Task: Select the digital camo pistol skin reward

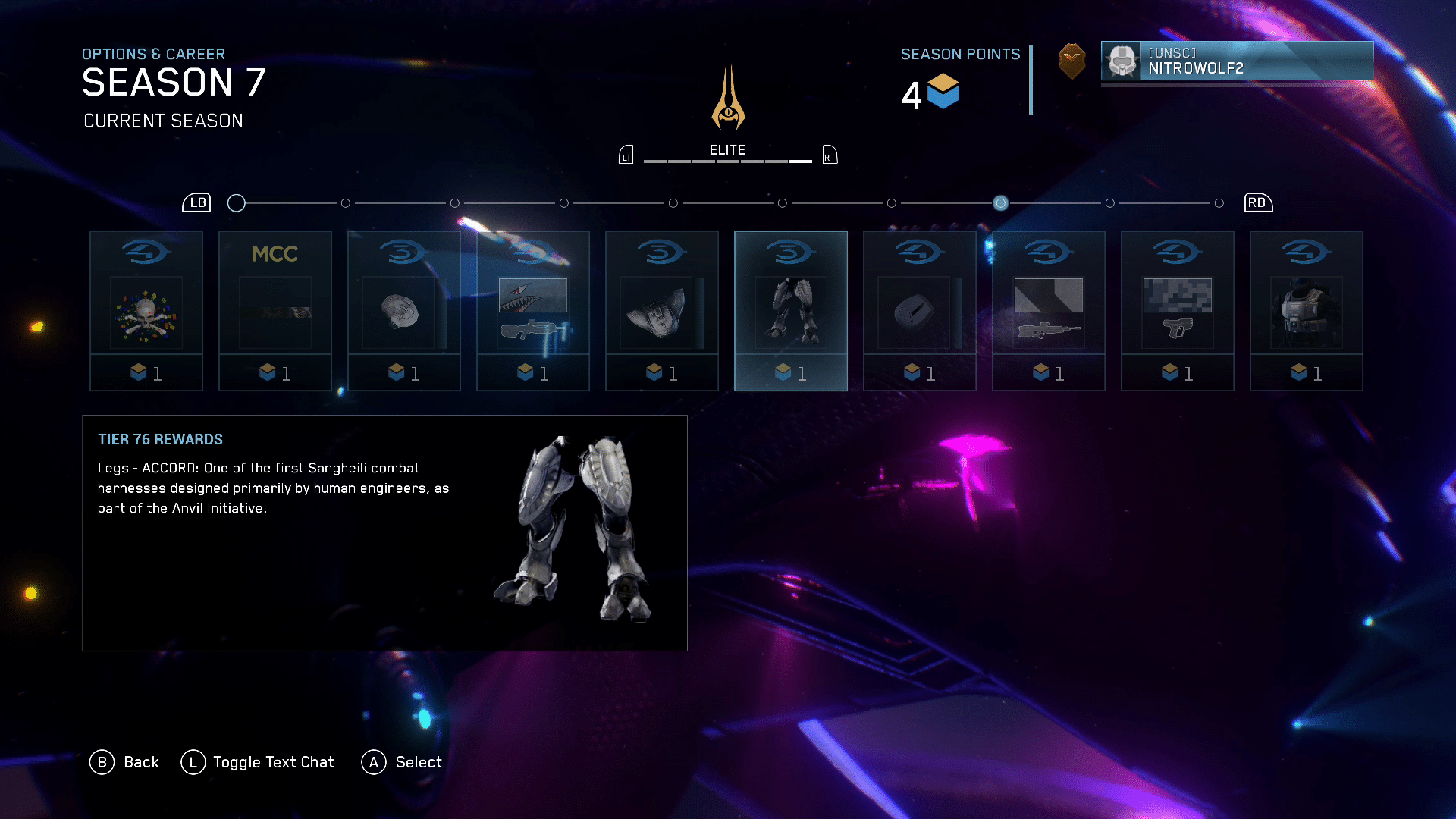Action: 1178,311
